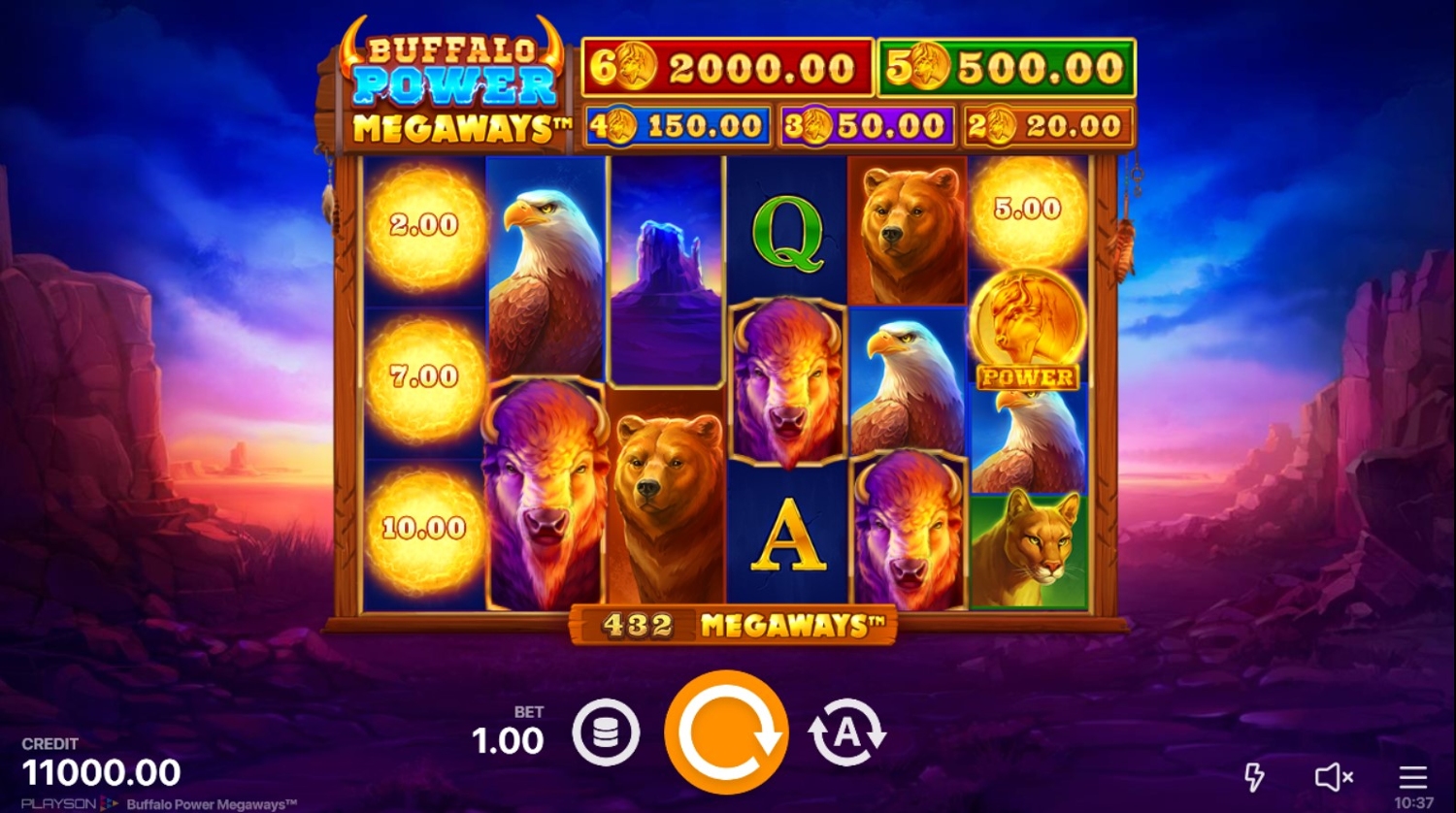The height and width of the screenshot is (813, 1456).
Task: Open the hamburger menu
Action: (1412, 776)
